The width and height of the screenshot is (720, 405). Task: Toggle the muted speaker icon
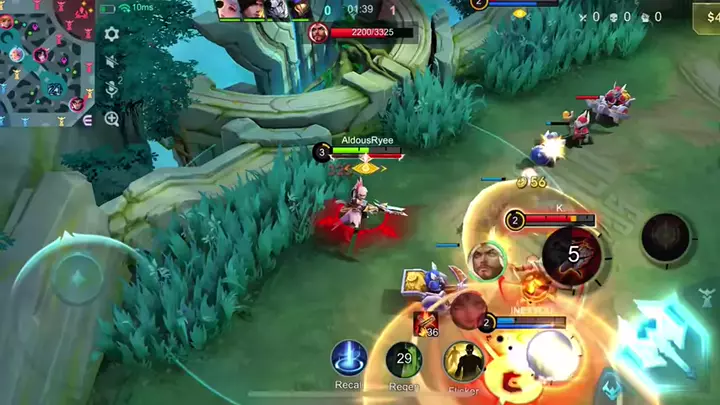pyautogui.click(x=112, y=62)
